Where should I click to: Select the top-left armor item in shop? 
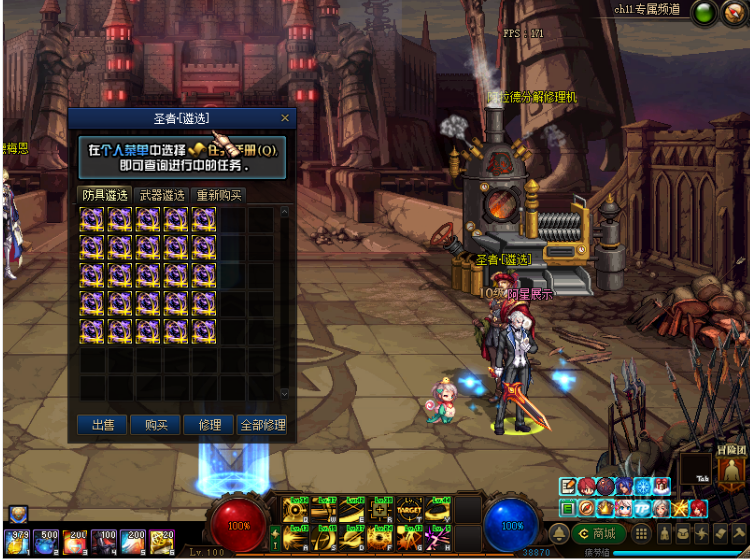(x=93, y=220)
